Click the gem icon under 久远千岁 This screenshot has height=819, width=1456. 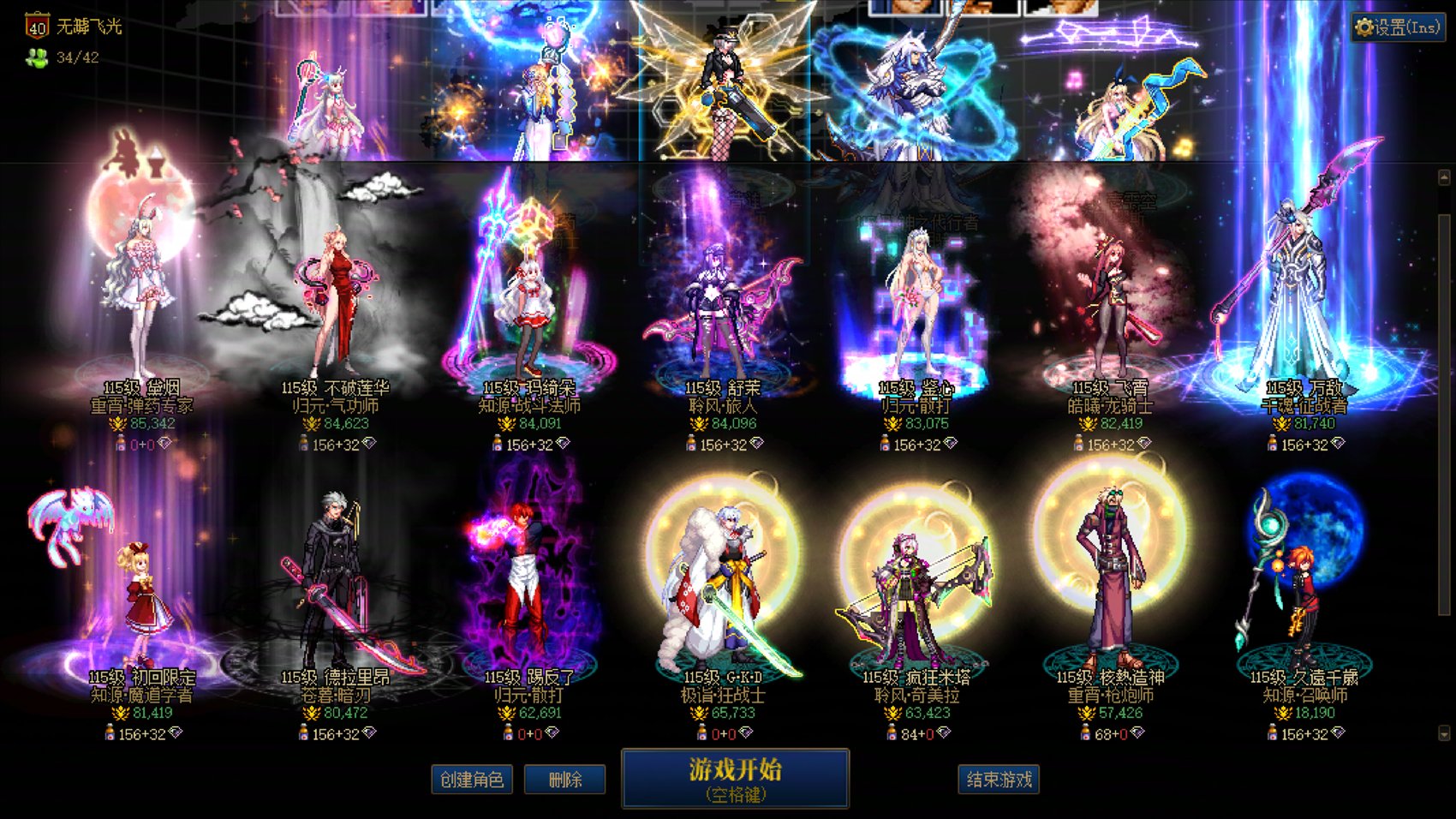[1337, 734]
